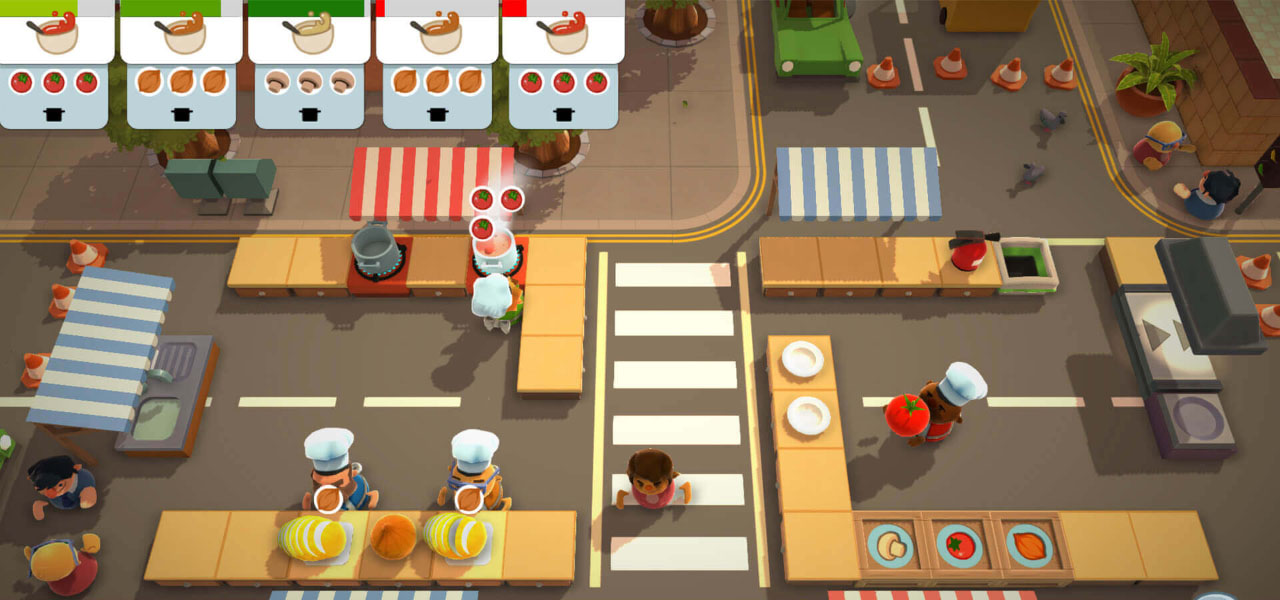1280x600 pixels.
Task: Choose the tomato soup order with red timer
Action: tap(564, 65)
